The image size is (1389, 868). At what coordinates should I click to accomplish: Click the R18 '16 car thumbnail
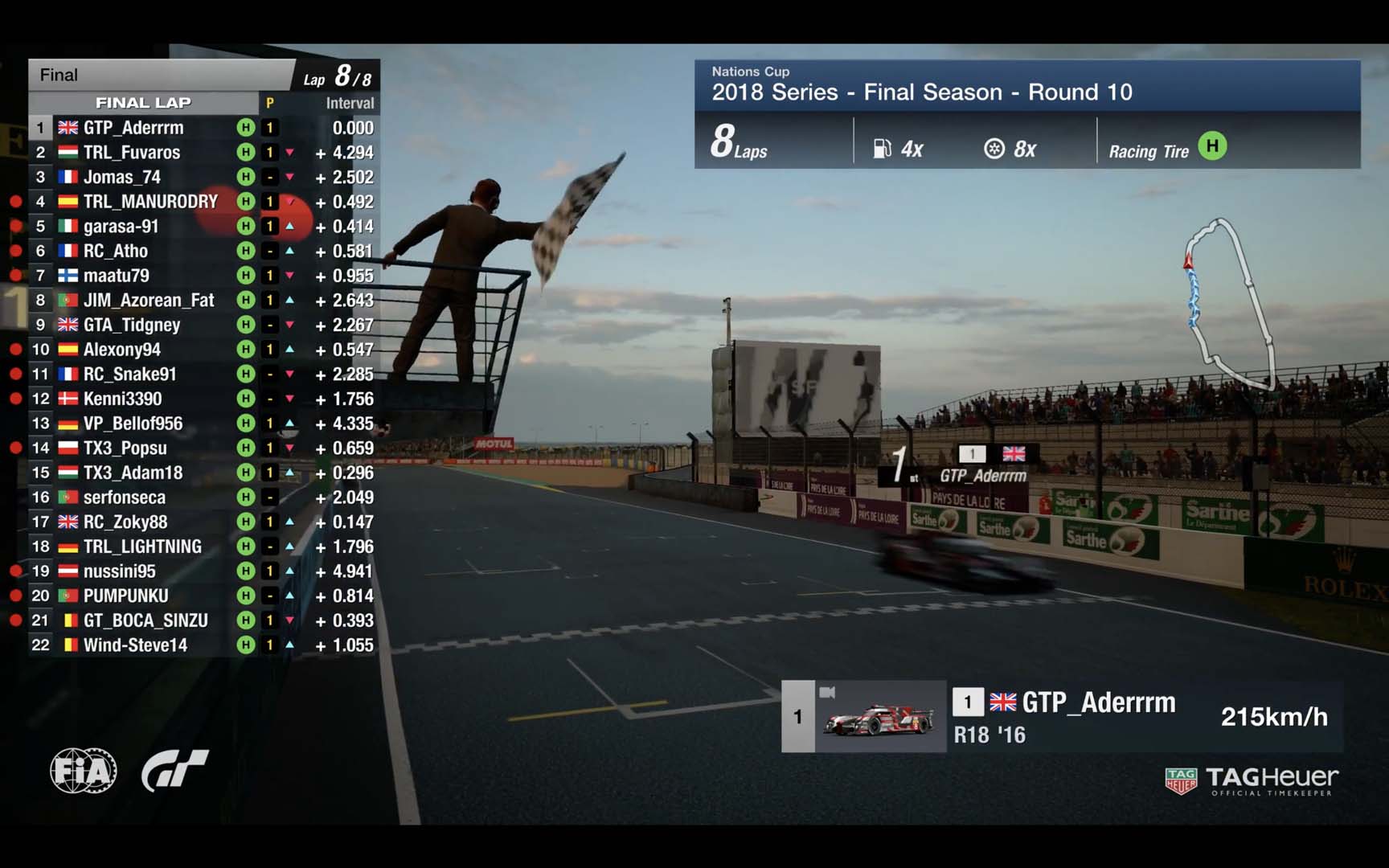click(x=879, y=717)
